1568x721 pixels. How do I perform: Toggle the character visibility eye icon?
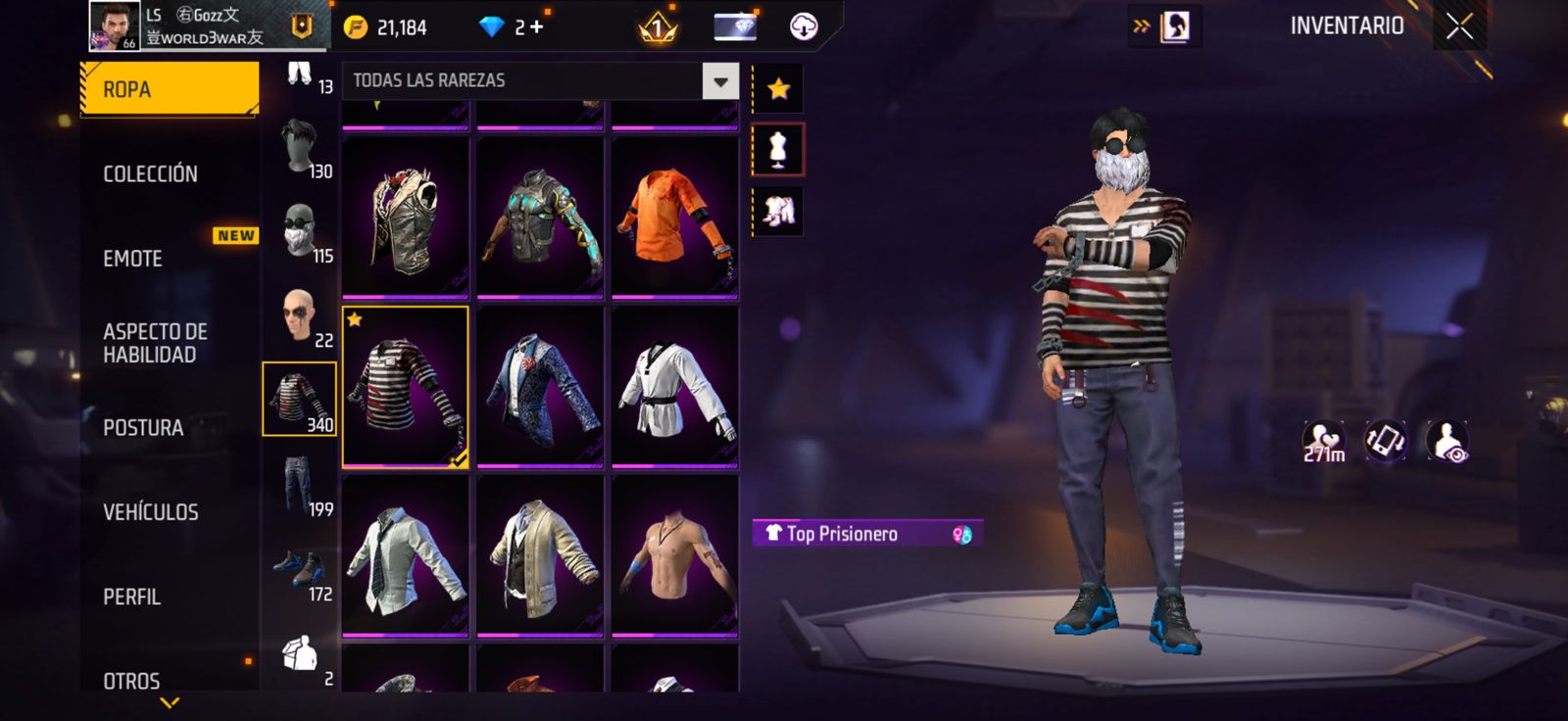coord(1446,442)
